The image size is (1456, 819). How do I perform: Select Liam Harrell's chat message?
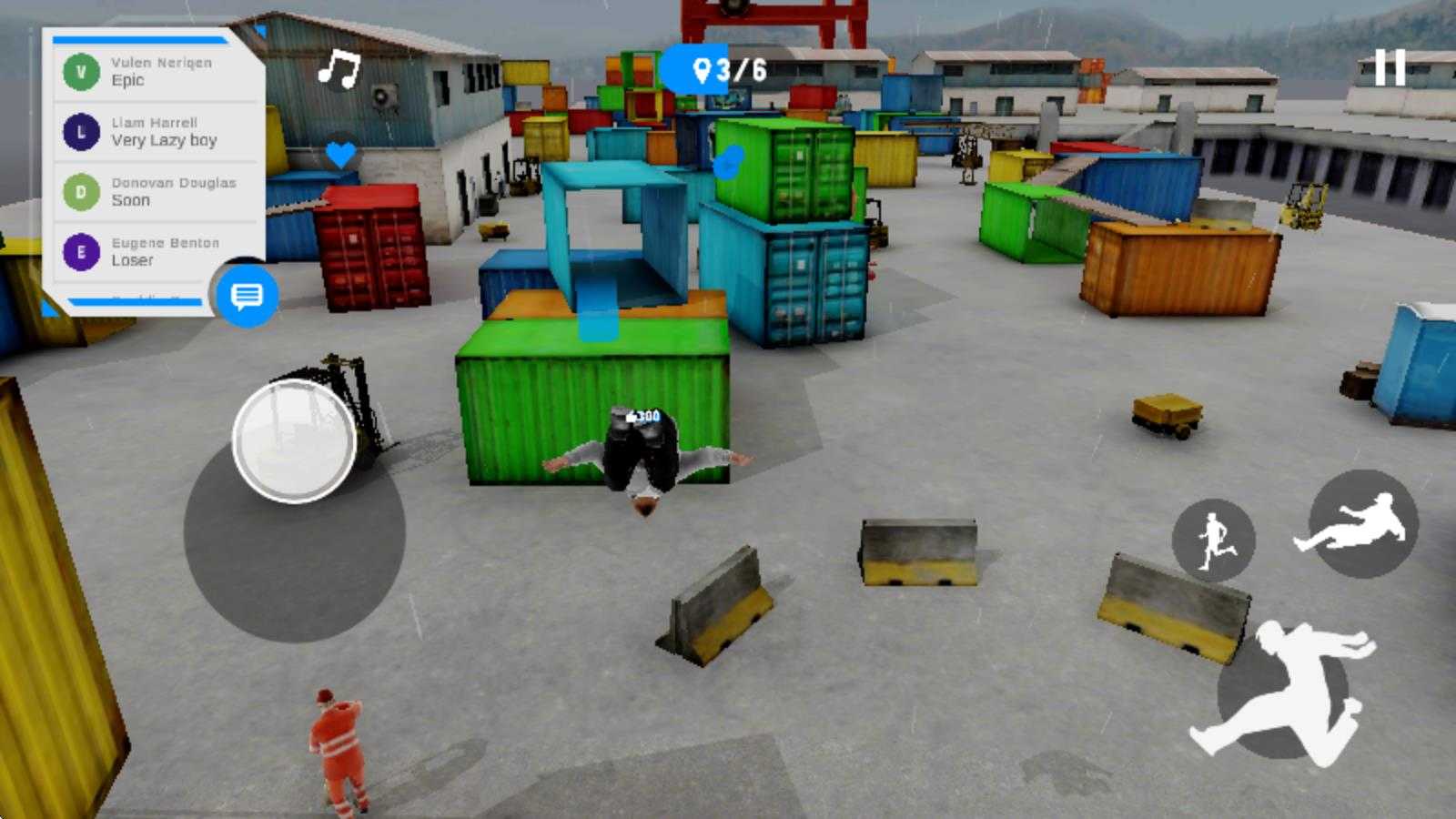[x=155, y=132]
